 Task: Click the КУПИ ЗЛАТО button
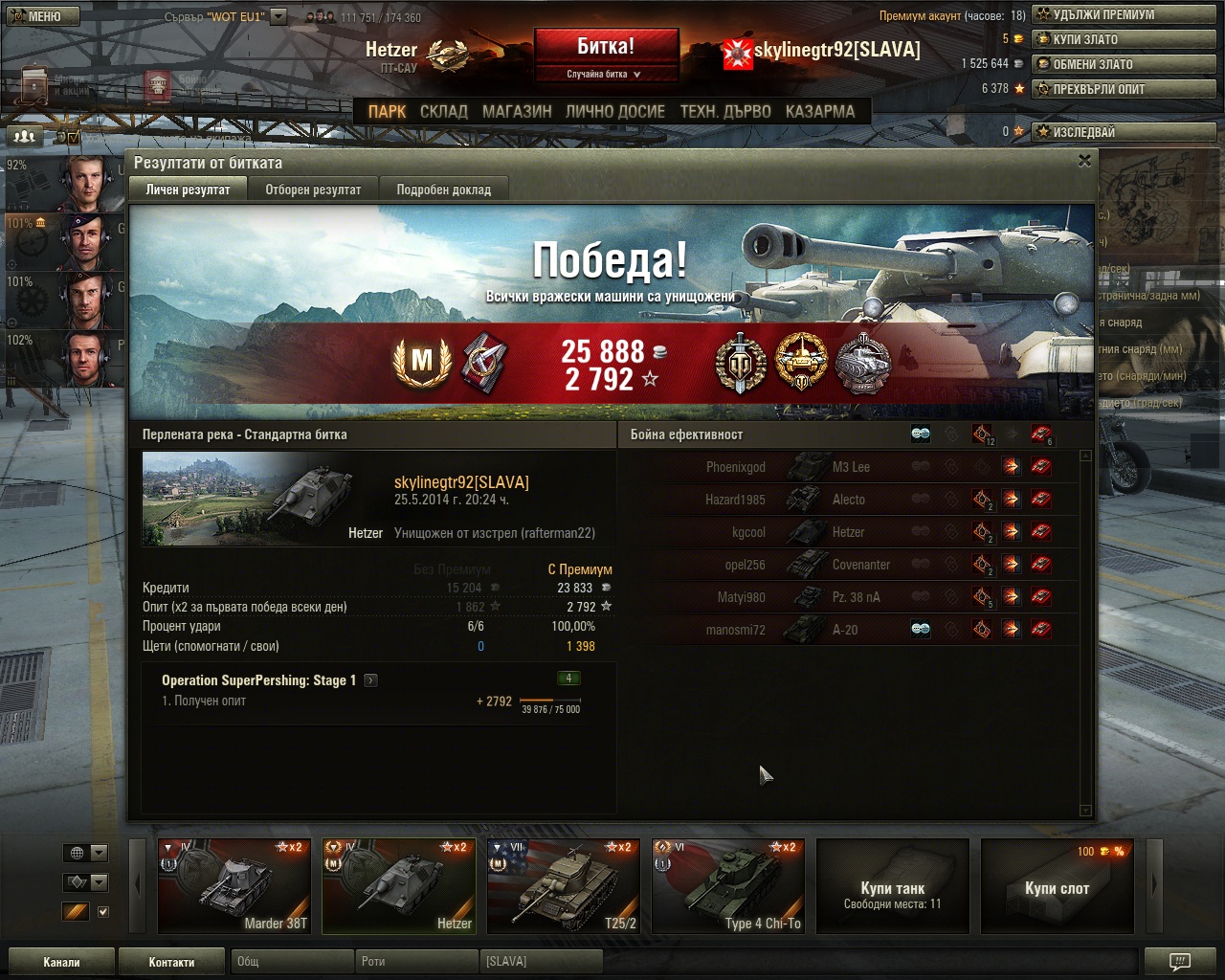click(1124, 39)
